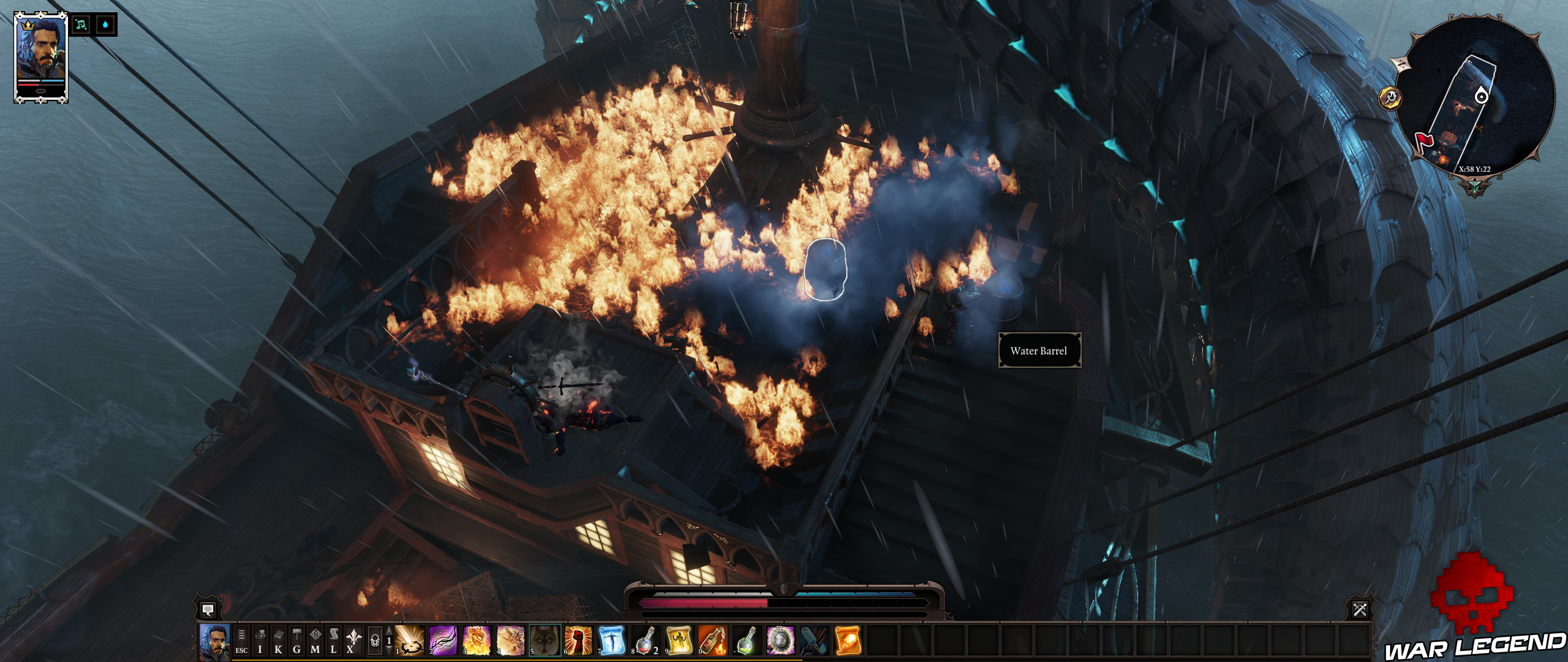The width and height of the screenshot is (1568, 662).
Task: Open the journal via the L icon
Action: [334, 641]
